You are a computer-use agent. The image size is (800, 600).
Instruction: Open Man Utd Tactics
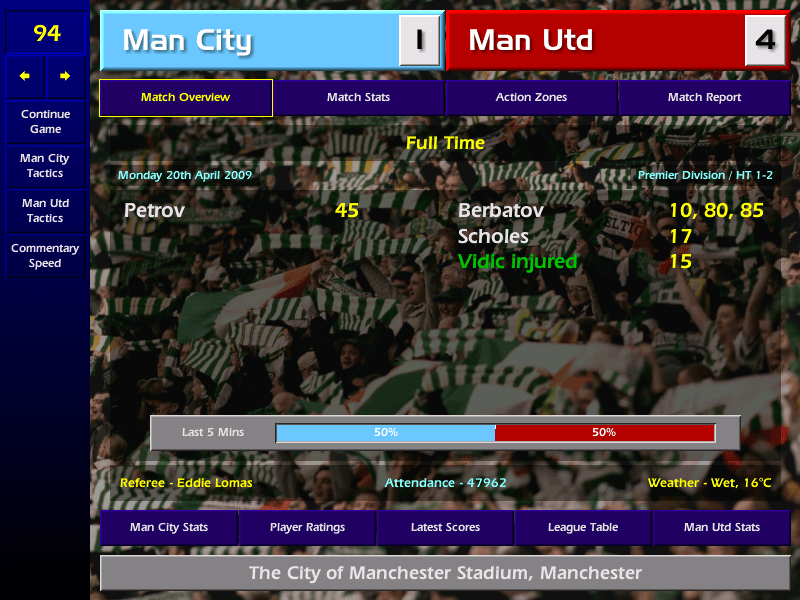point(45,210)
